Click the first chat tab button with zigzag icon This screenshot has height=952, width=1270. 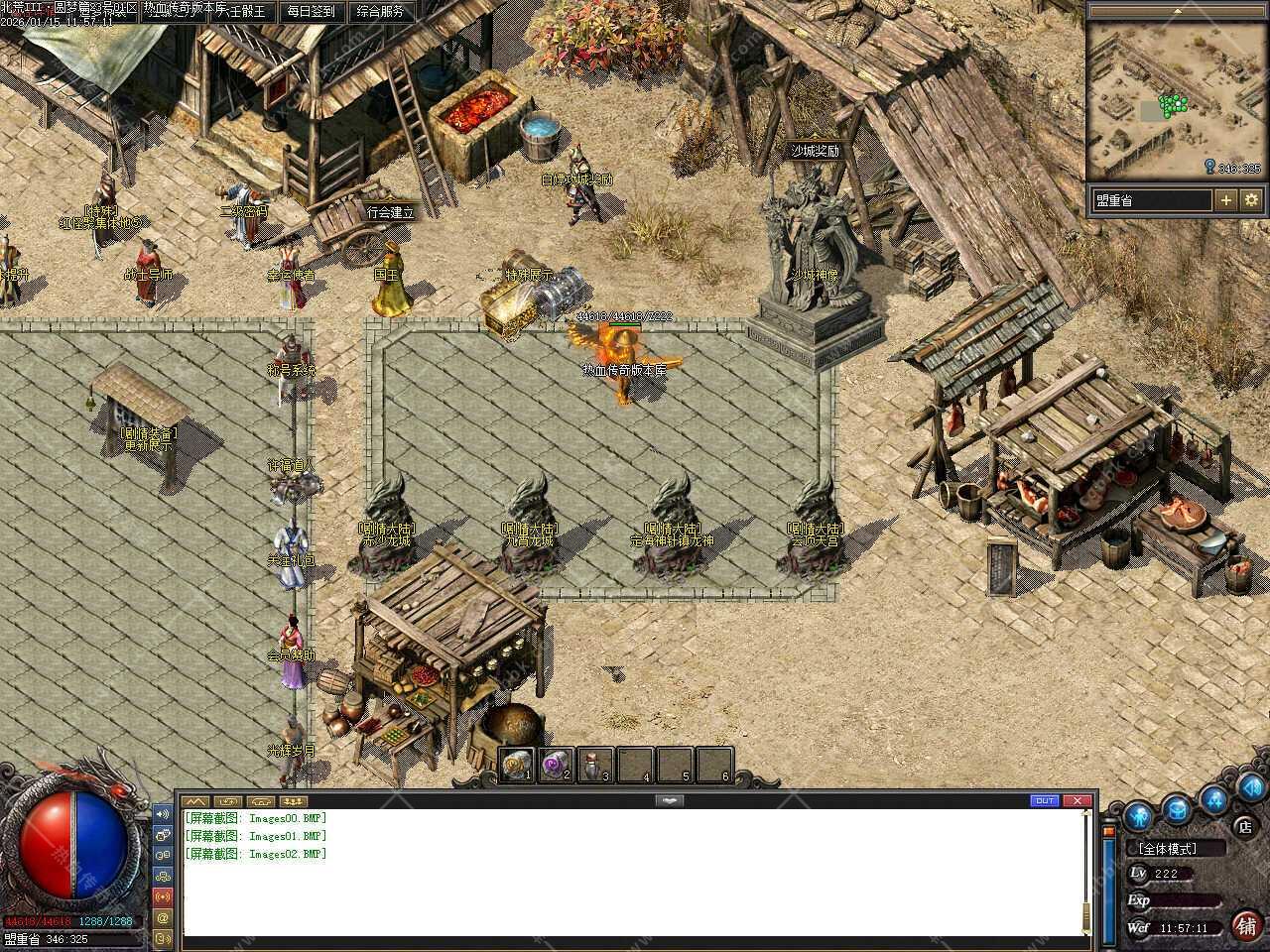pyautogui.click(x=195, y=800)
